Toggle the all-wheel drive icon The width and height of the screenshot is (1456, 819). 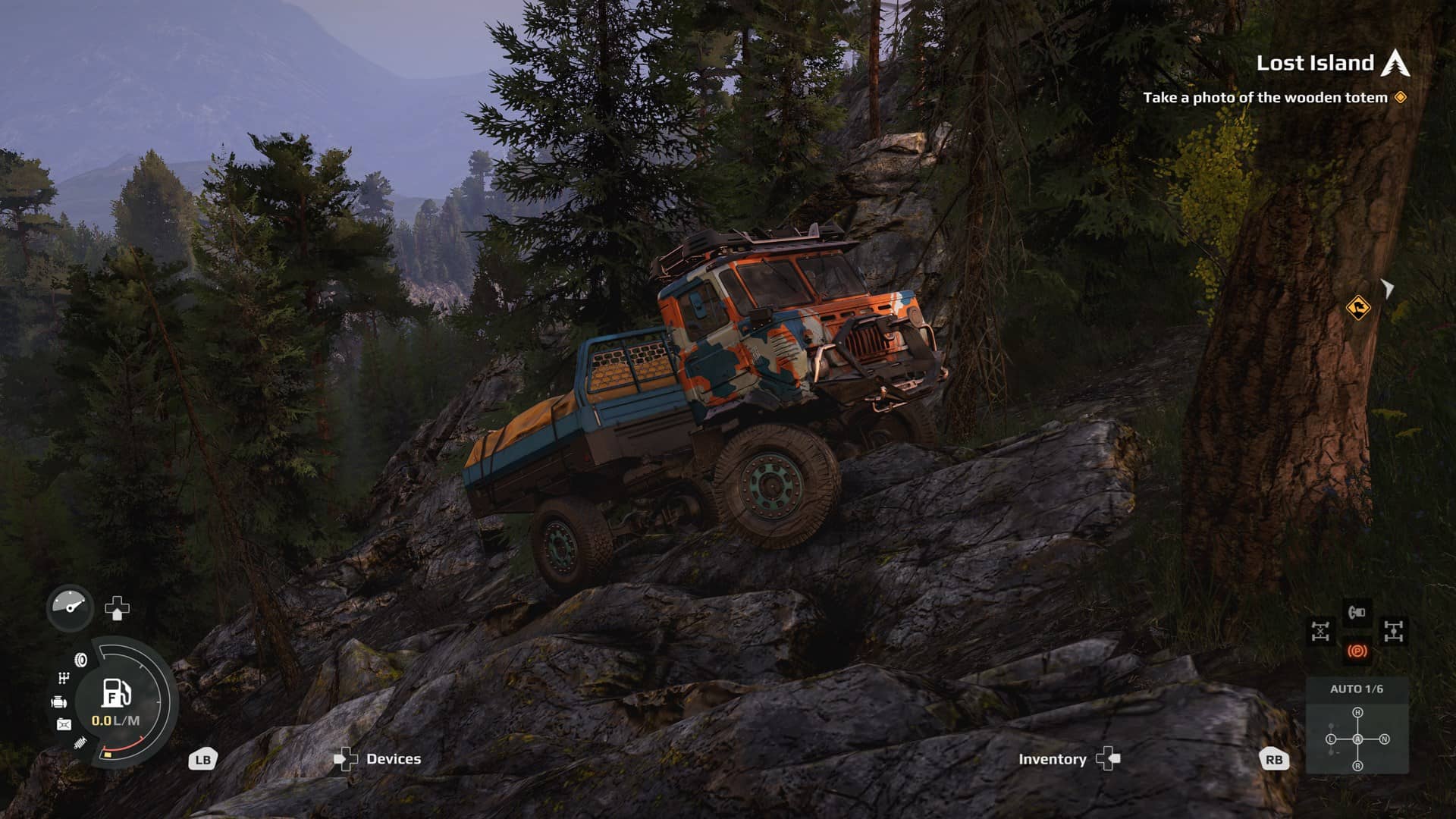click(1394, 631)
